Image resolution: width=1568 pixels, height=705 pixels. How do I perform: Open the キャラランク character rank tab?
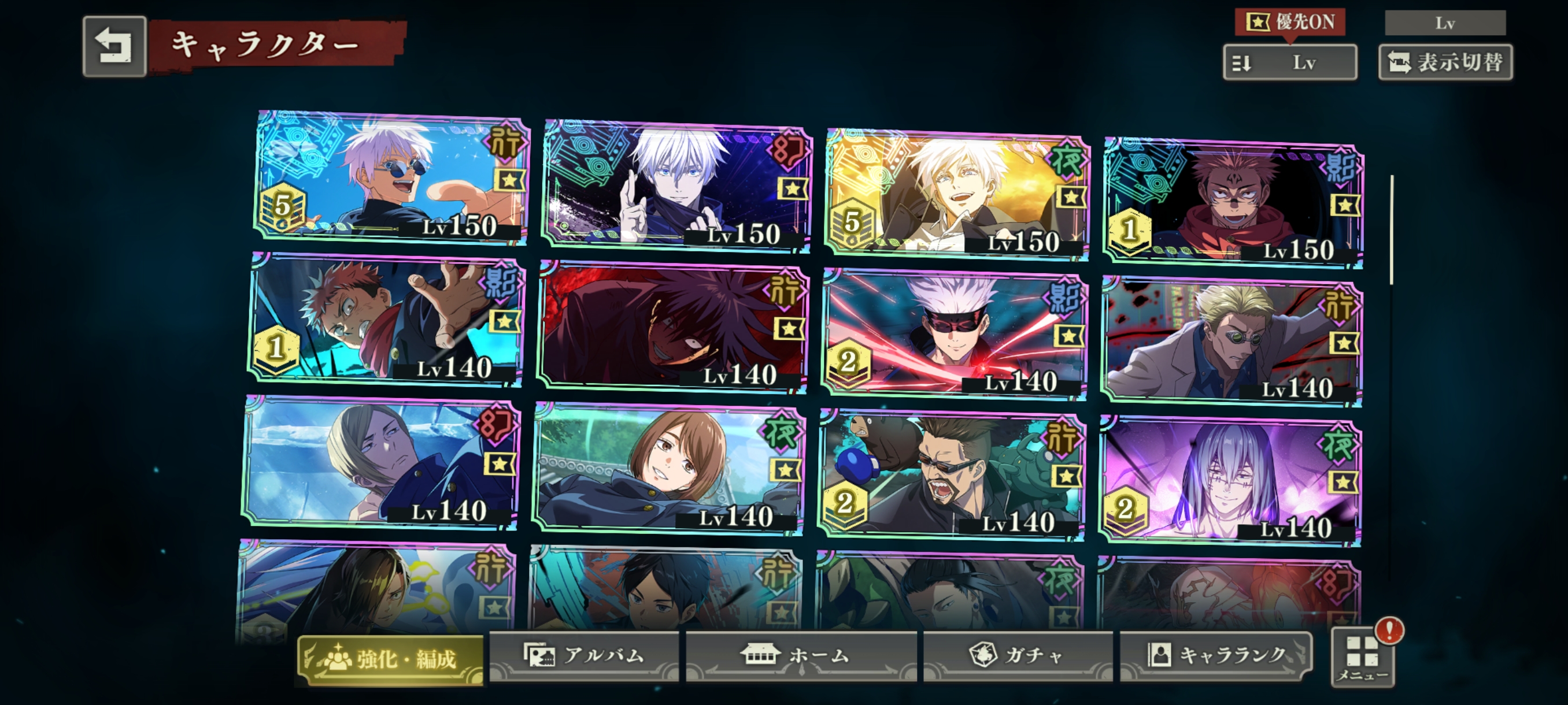[x=1215, y=655]
